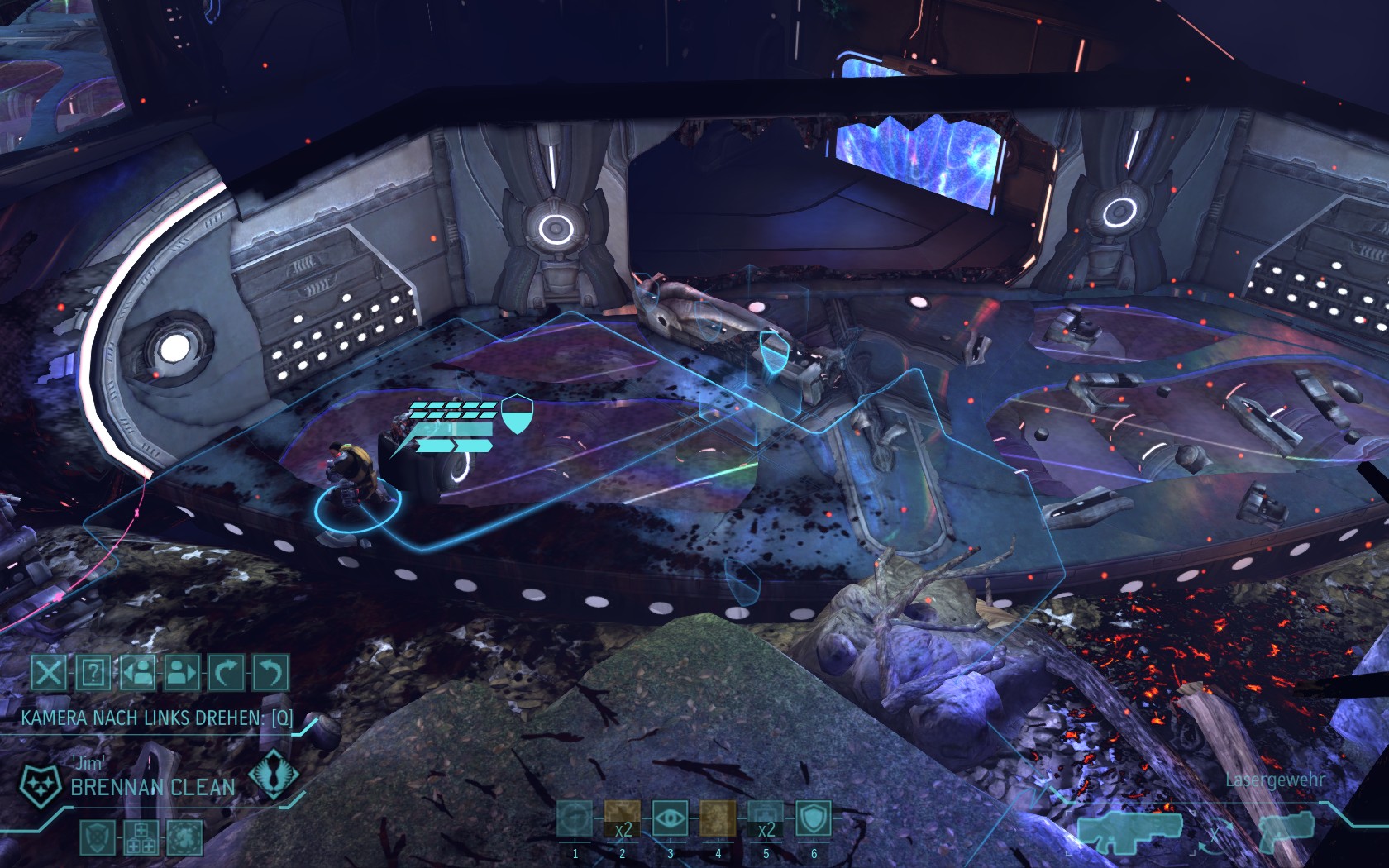The image size is (1389, 868).
Task: Use the medikit ability with x2 charges
Action: coord(766,821)
